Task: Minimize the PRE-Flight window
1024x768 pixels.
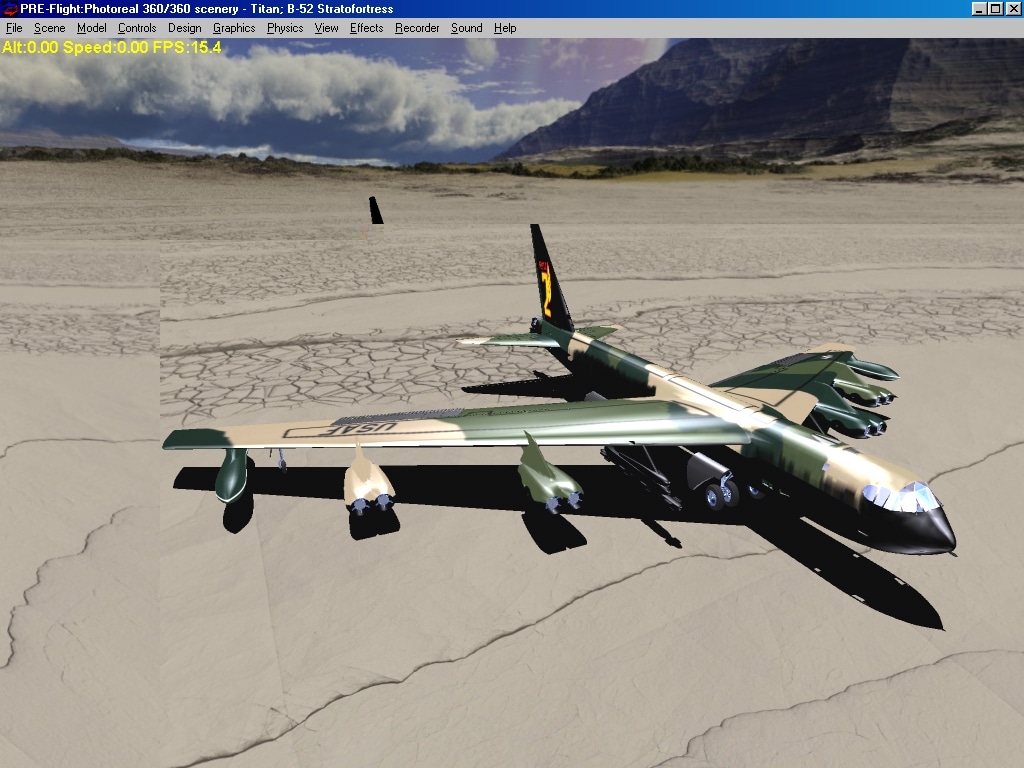Action: click(979, 9)
